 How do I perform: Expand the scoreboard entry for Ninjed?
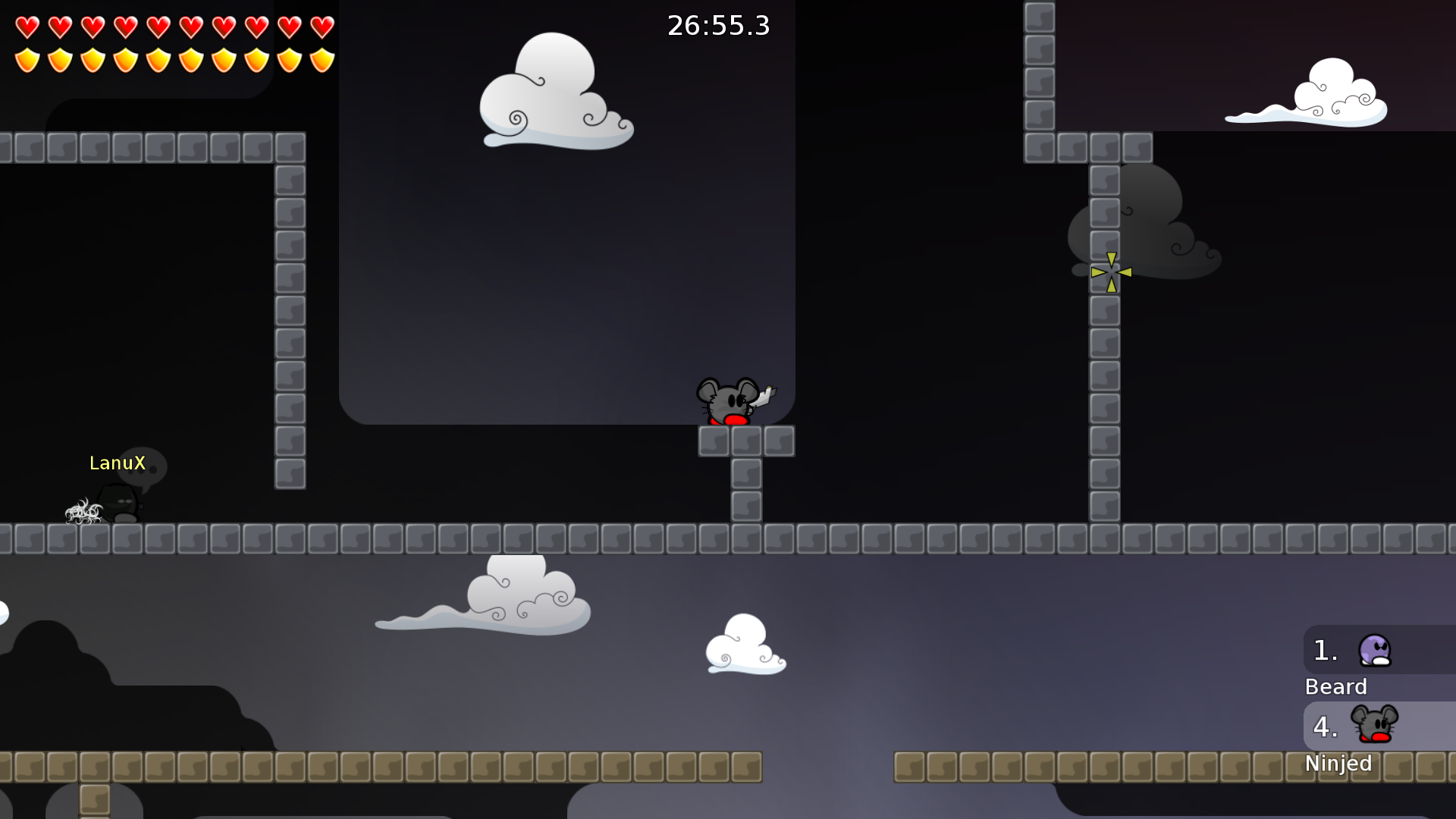[1376, 726]
